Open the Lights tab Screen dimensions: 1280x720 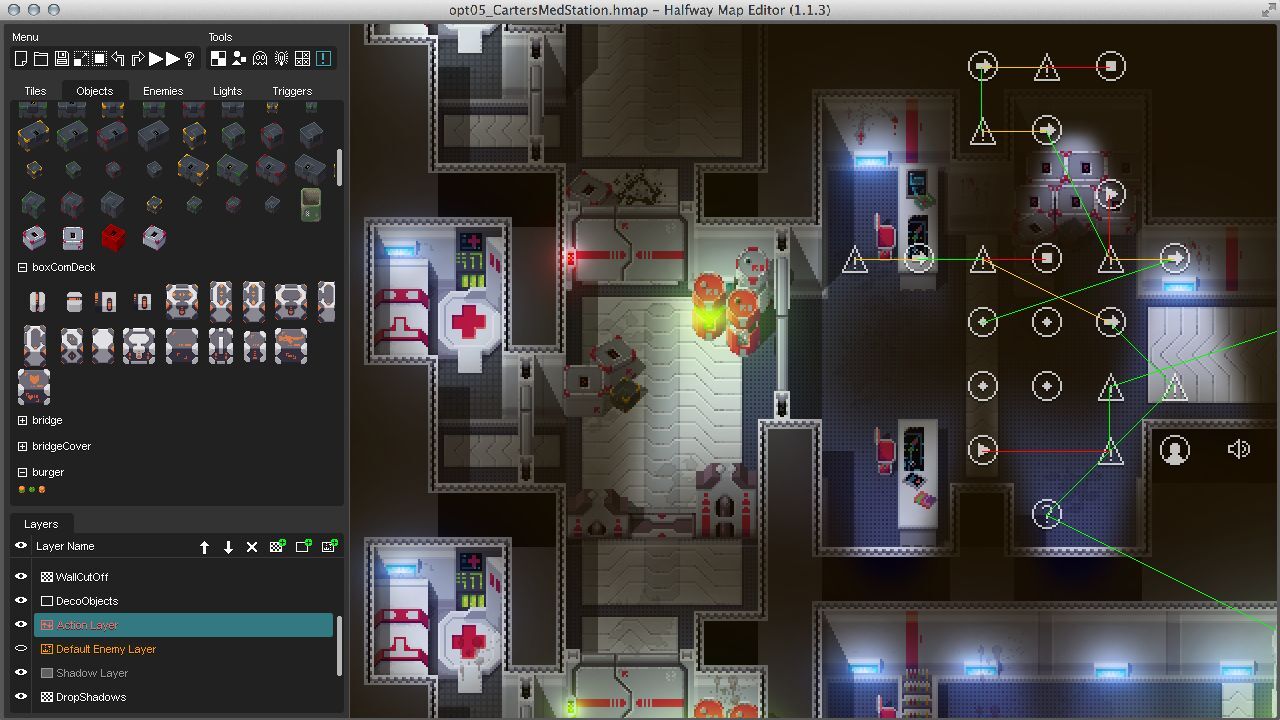coord(227,90)
